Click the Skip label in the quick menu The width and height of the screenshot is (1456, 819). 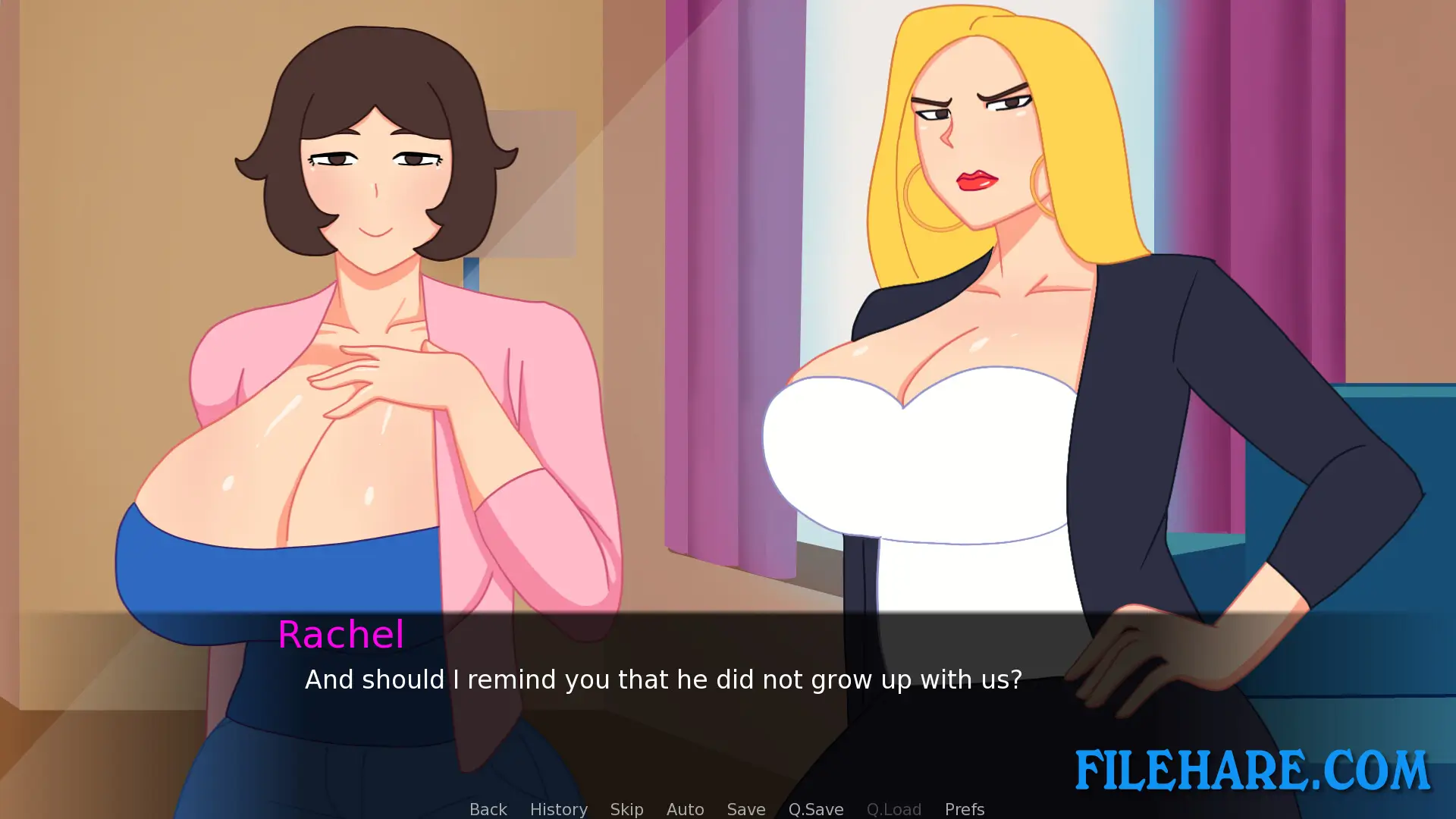(x=627, y=808)
